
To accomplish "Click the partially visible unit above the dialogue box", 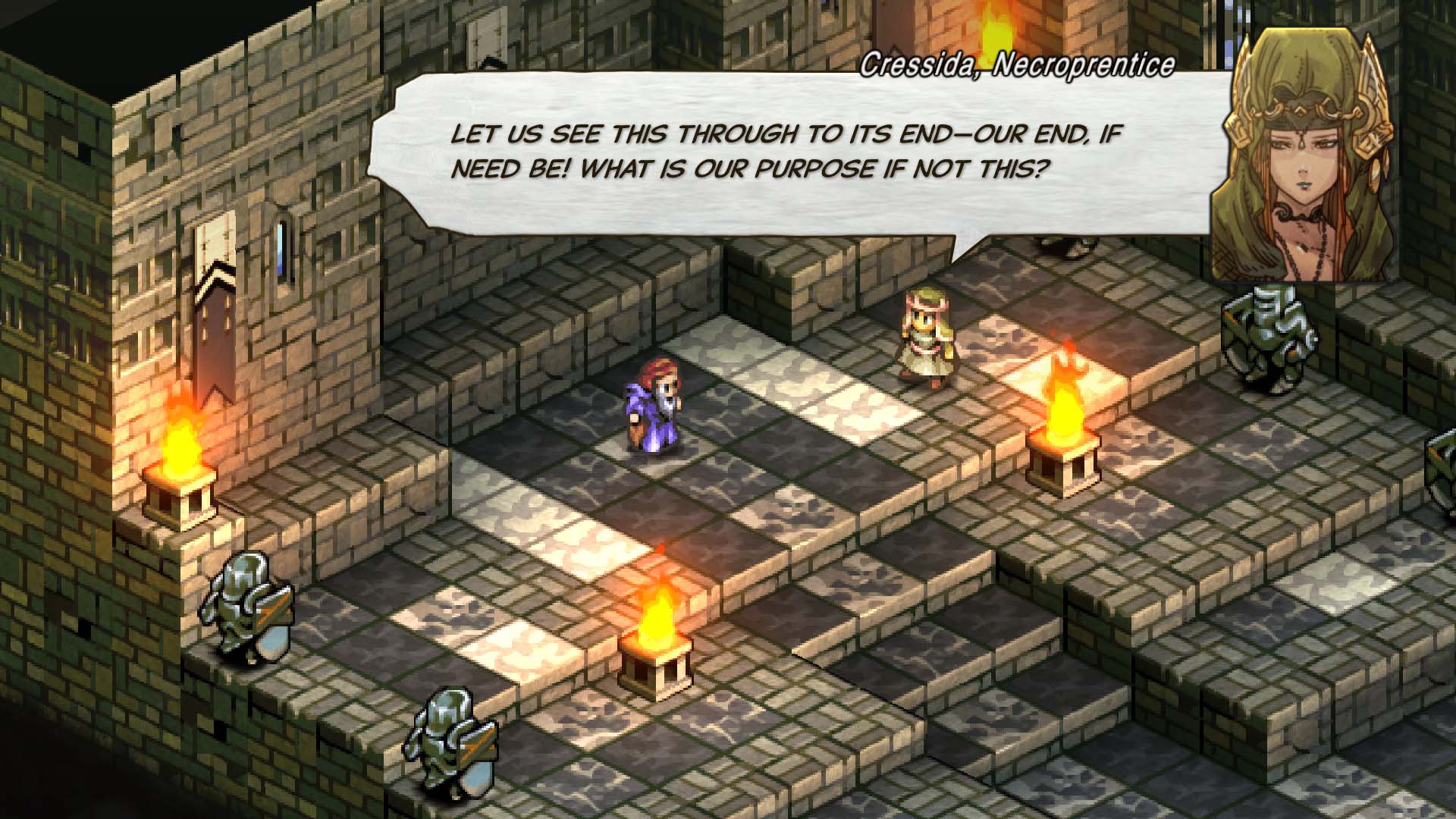I will pos(1077,250).
